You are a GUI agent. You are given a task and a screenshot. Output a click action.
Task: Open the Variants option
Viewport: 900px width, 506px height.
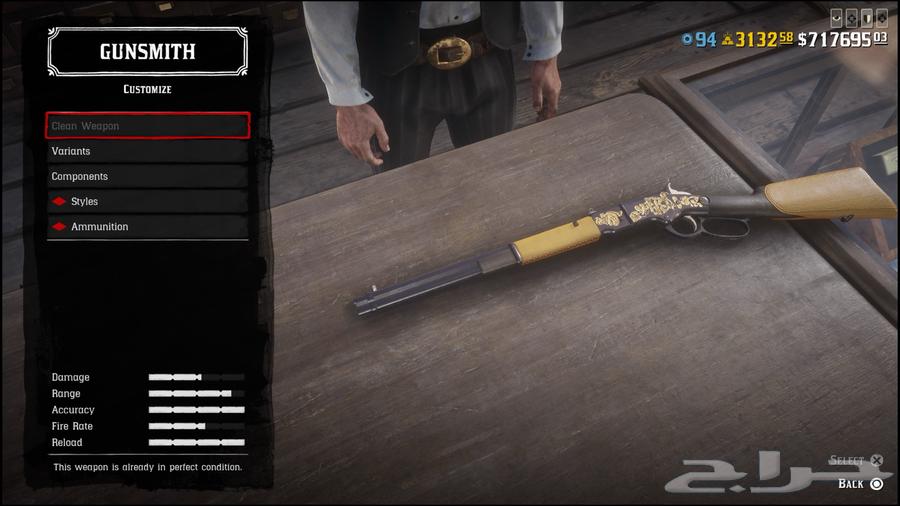pyautogui.click(x=147, y=151)
